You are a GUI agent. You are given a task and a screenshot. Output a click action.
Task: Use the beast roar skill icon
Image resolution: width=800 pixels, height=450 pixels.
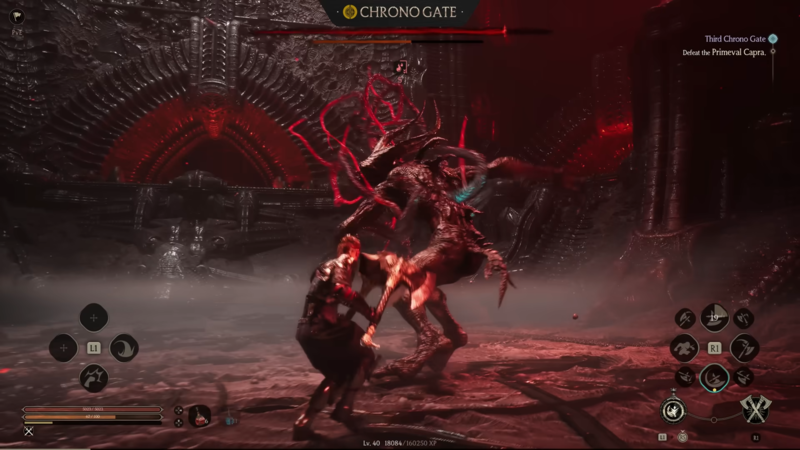tap(94, 378)
